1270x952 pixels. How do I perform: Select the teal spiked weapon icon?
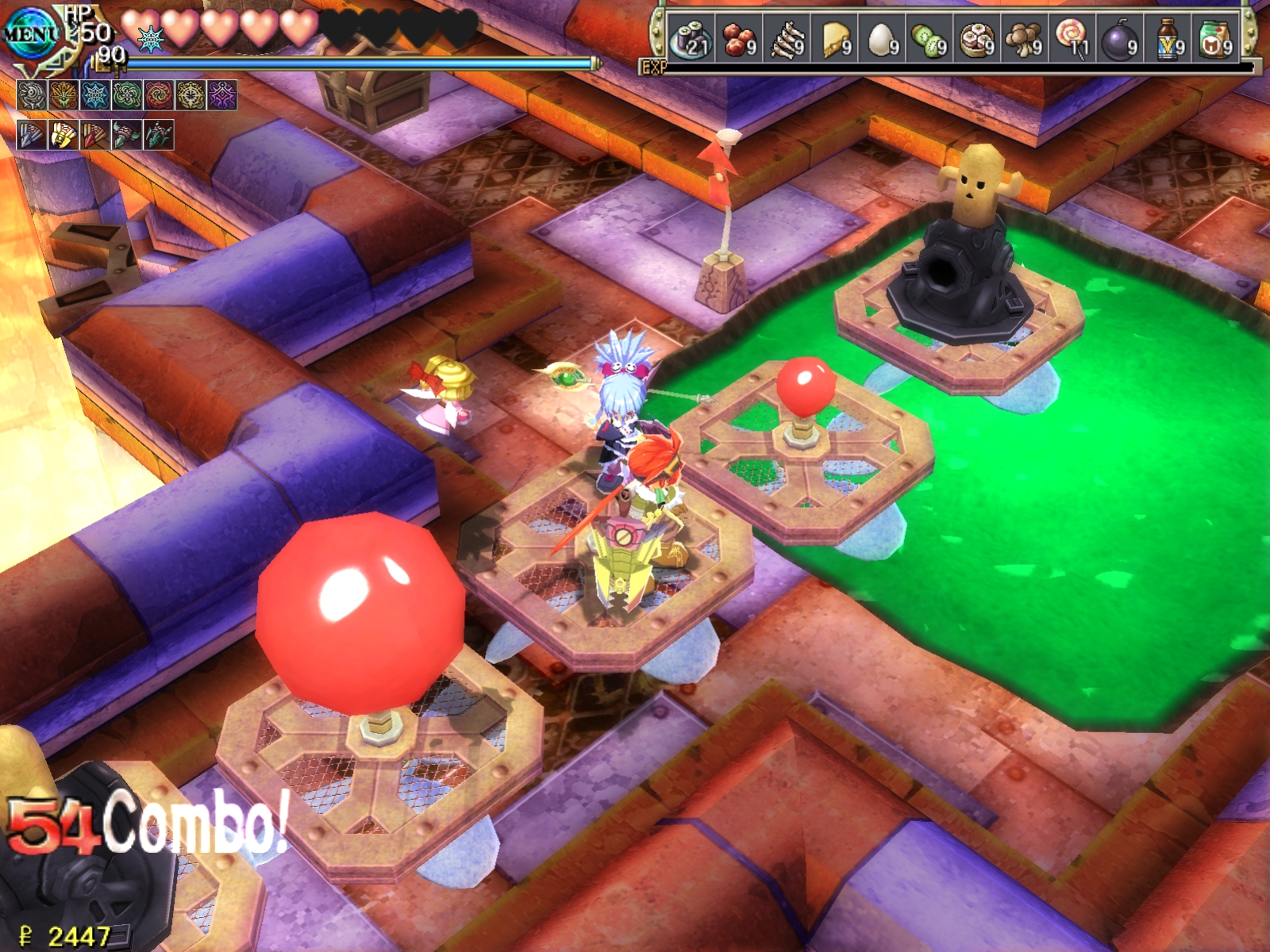point(159,136)
